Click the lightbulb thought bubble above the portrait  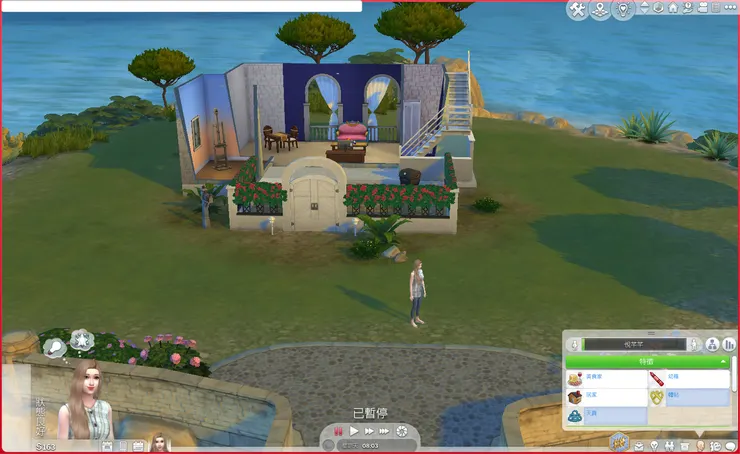tap(53, 347)
